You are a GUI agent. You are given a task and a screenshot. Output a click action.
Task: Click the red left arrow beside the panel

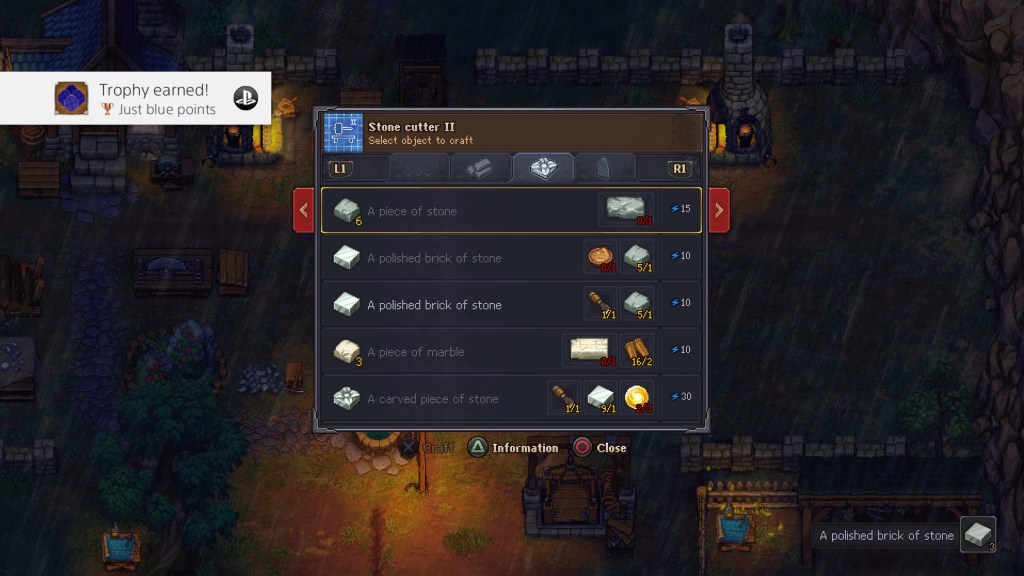[x=304, y=210]
